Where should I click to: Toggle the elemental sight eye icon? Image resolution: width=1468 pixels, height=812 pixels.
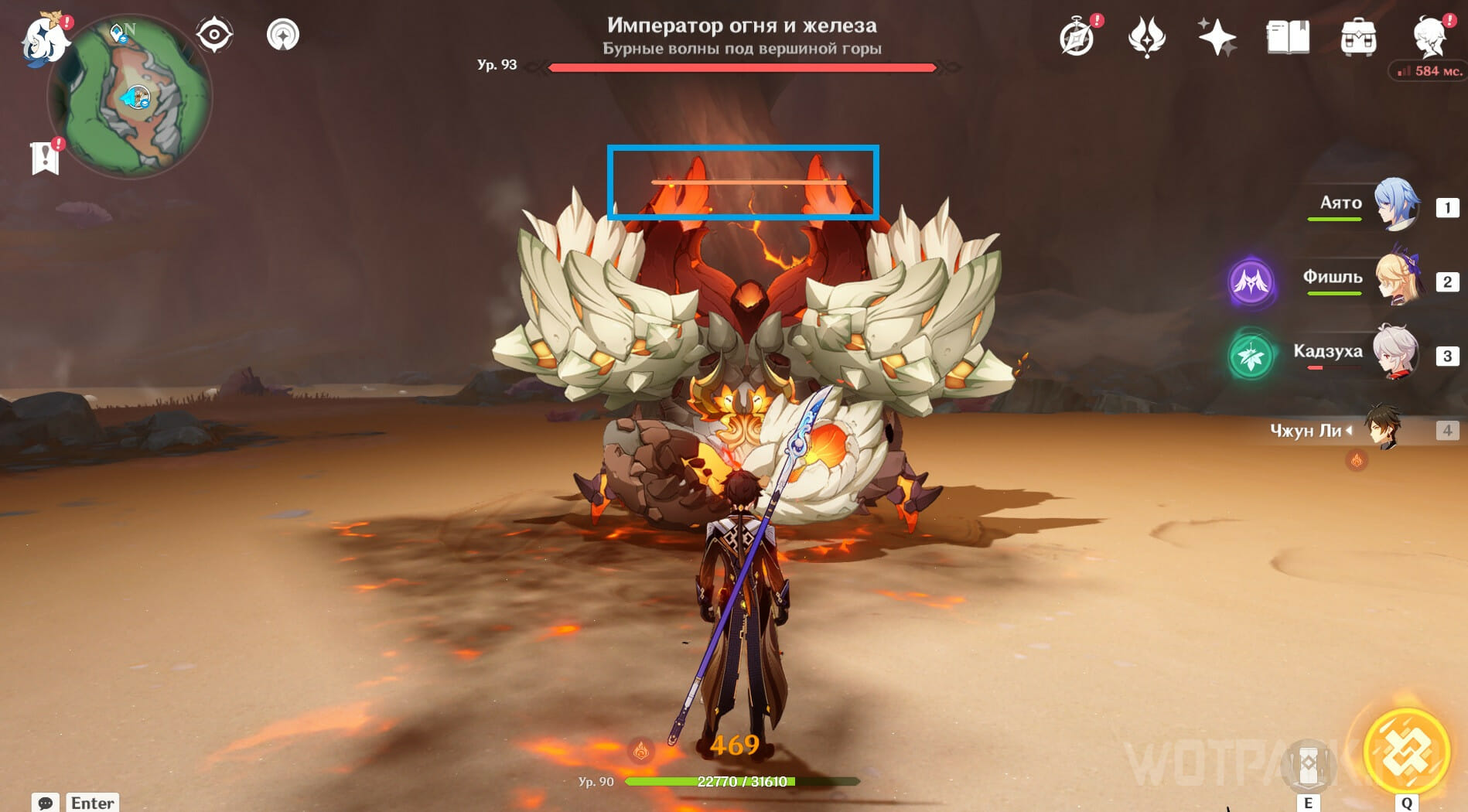coord(214,35)
